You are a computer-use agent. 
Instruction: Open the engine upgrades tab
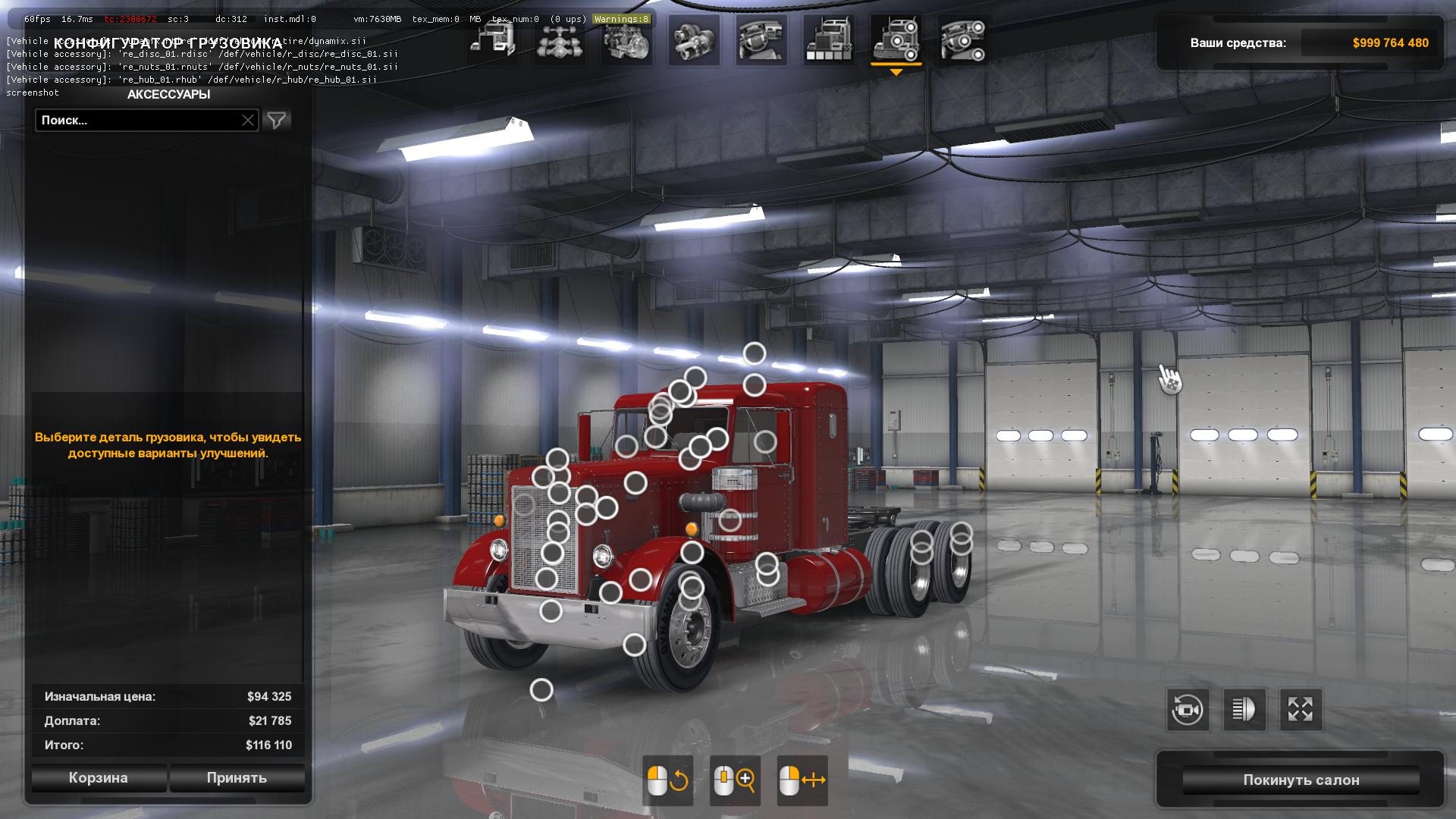[627, 39]
